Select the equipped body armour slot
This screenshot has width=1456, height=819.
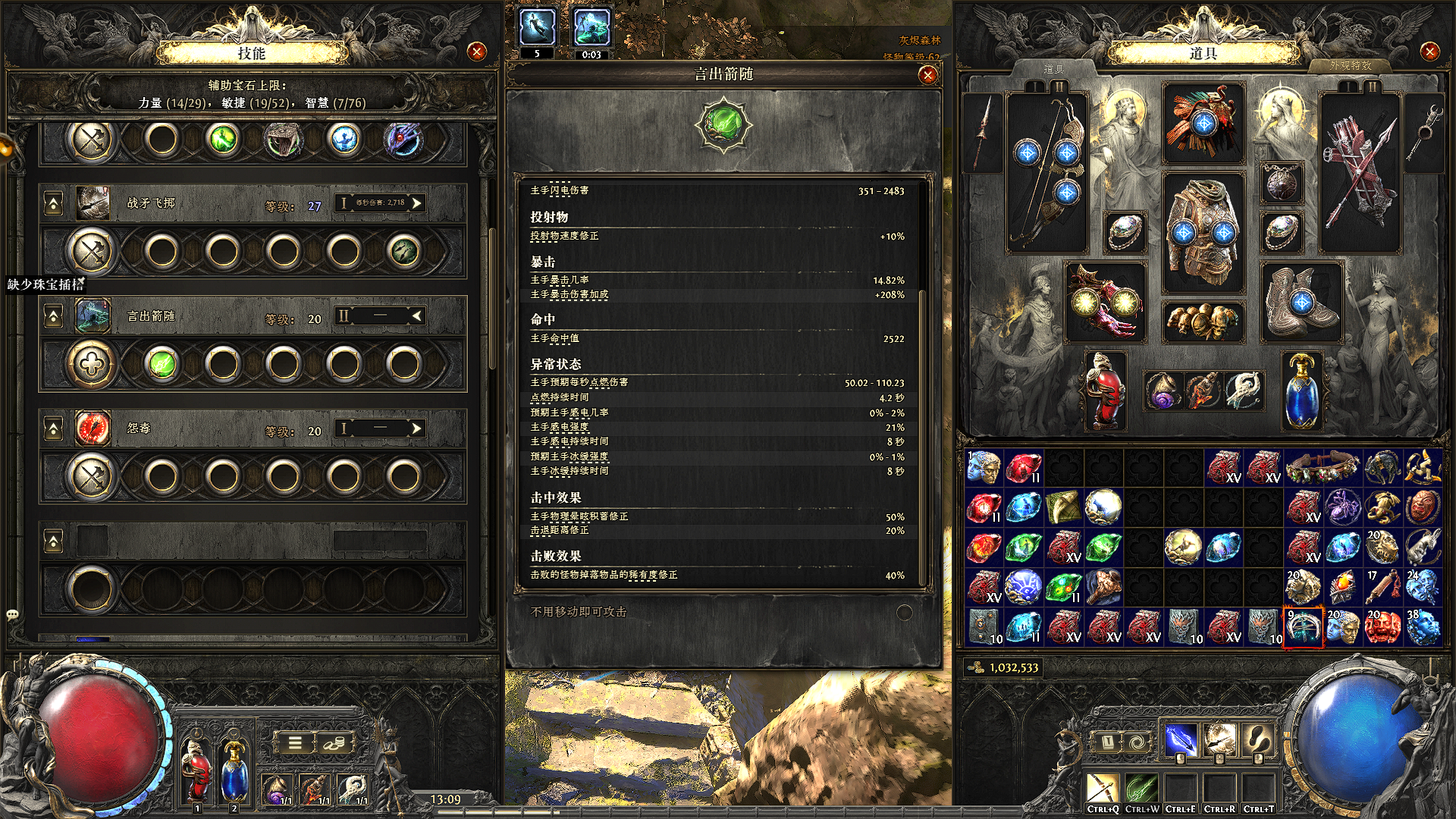1203,231
